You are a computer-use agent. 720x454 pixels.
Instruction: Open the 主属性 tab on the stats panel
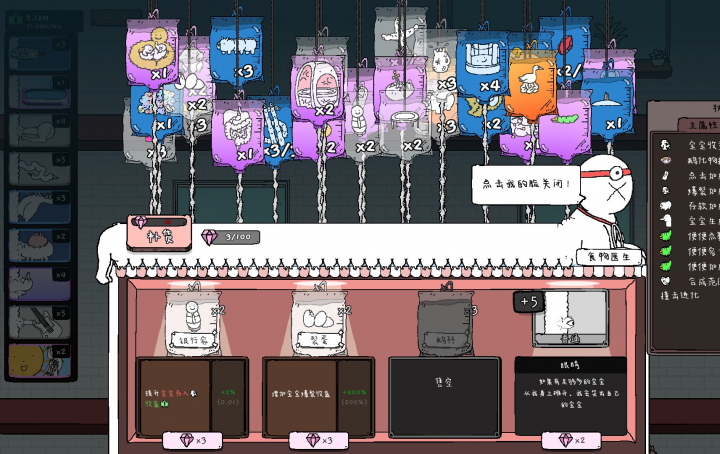point(680,125)
